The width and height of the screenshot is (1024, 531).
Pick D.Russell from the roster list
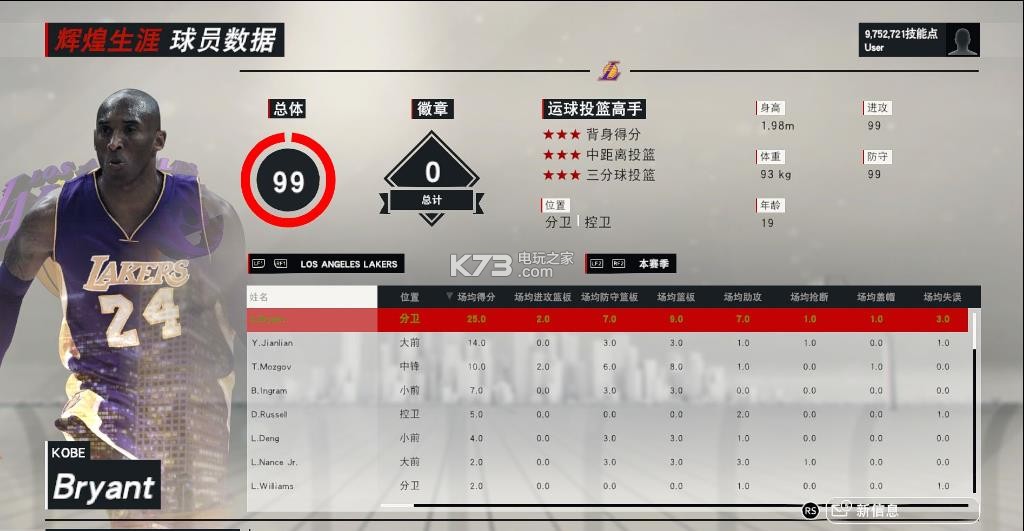click(x=271, y=415)
